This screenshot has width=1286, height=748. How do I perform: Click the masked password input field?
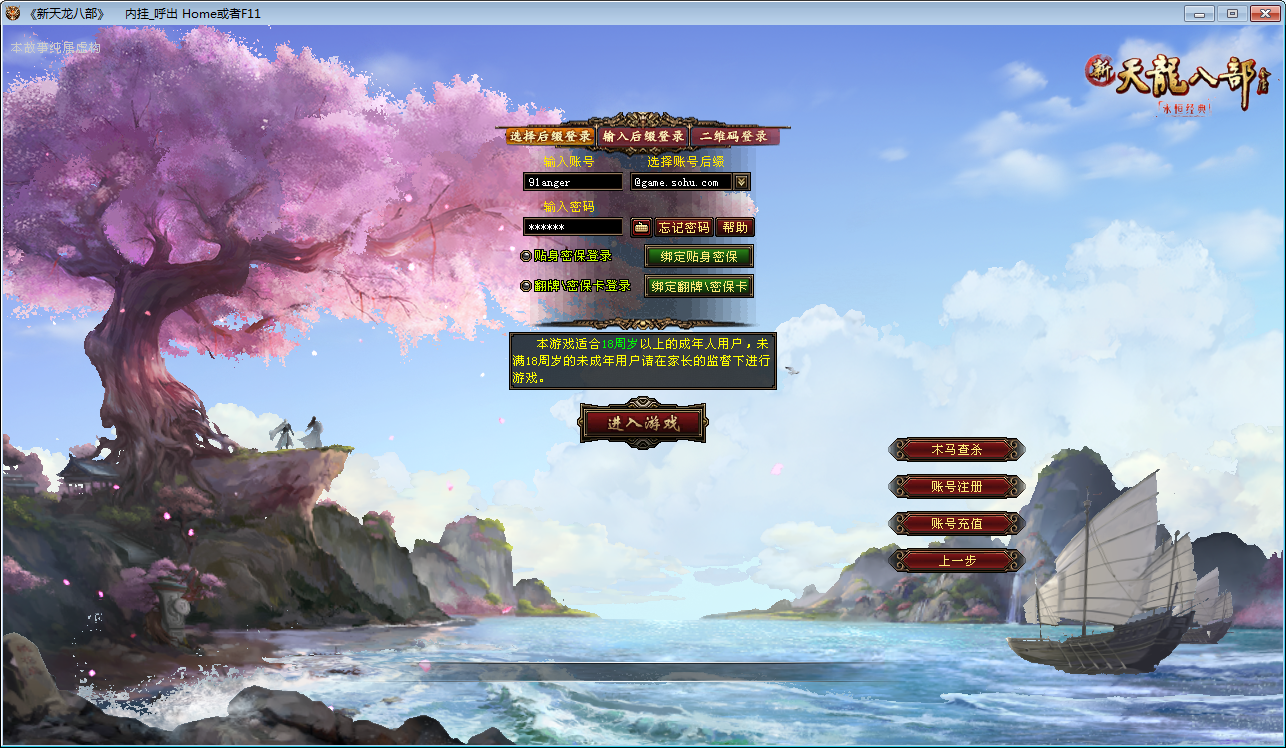pos(572,227)
